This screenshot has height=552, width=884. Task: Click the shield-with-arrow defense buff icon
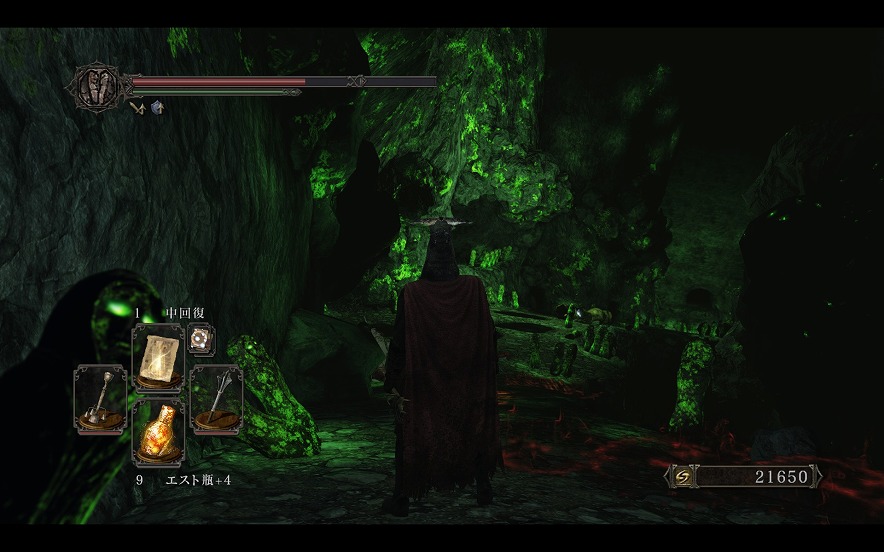[x=157, y=107]
